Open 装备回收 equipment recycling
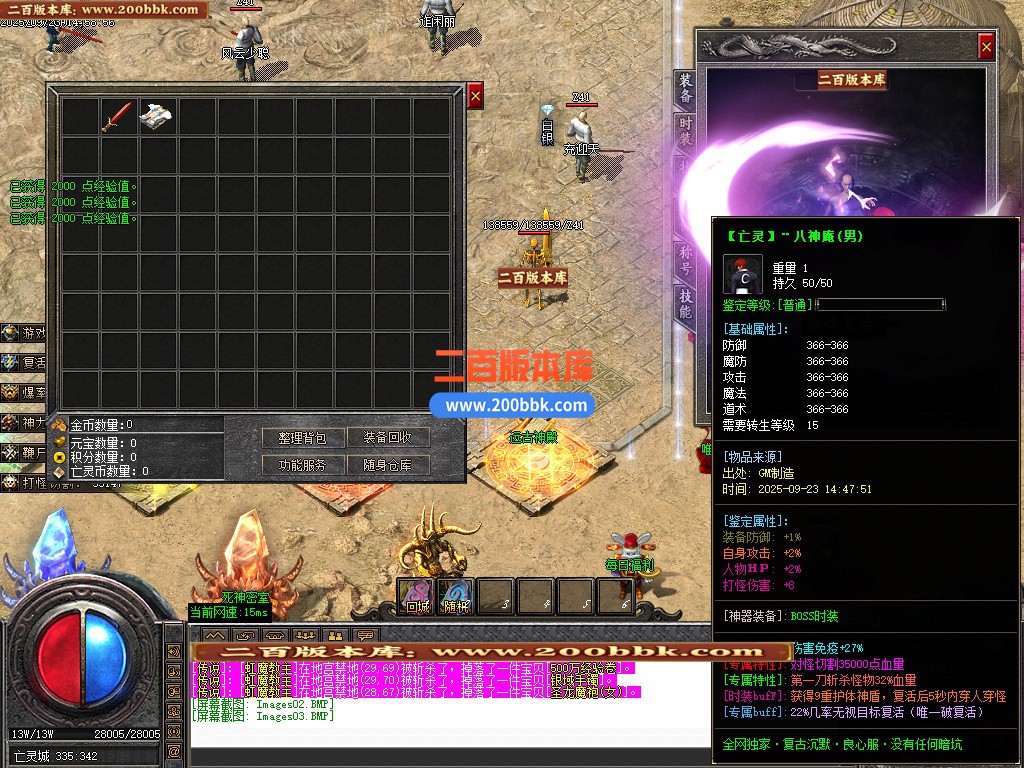Viewport: 1024px width, 768px height. pyautogui.click(x=395, y=438)
